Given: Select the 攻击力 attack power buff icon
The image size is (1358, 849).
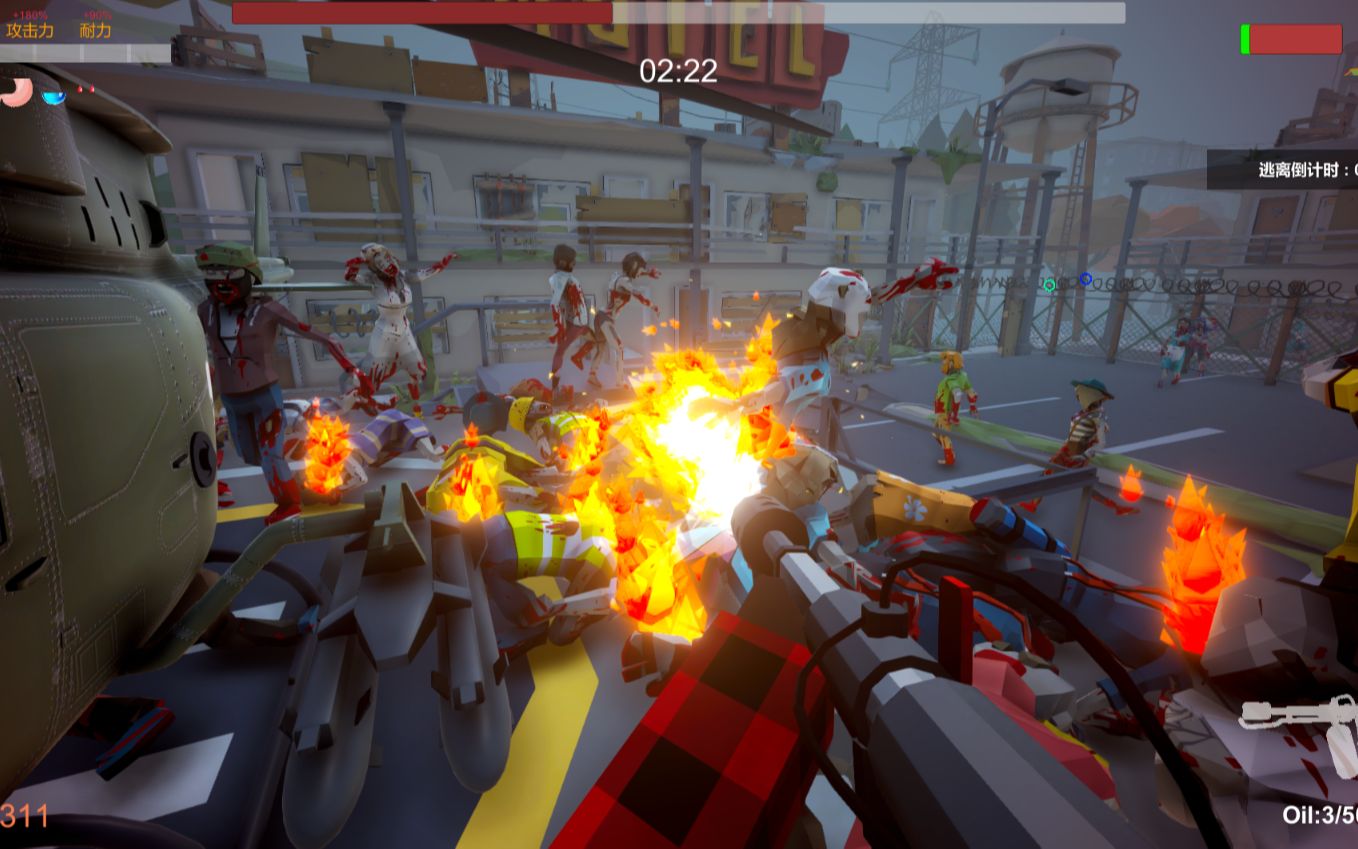Looking at the screenshot, I should (30, 30).
